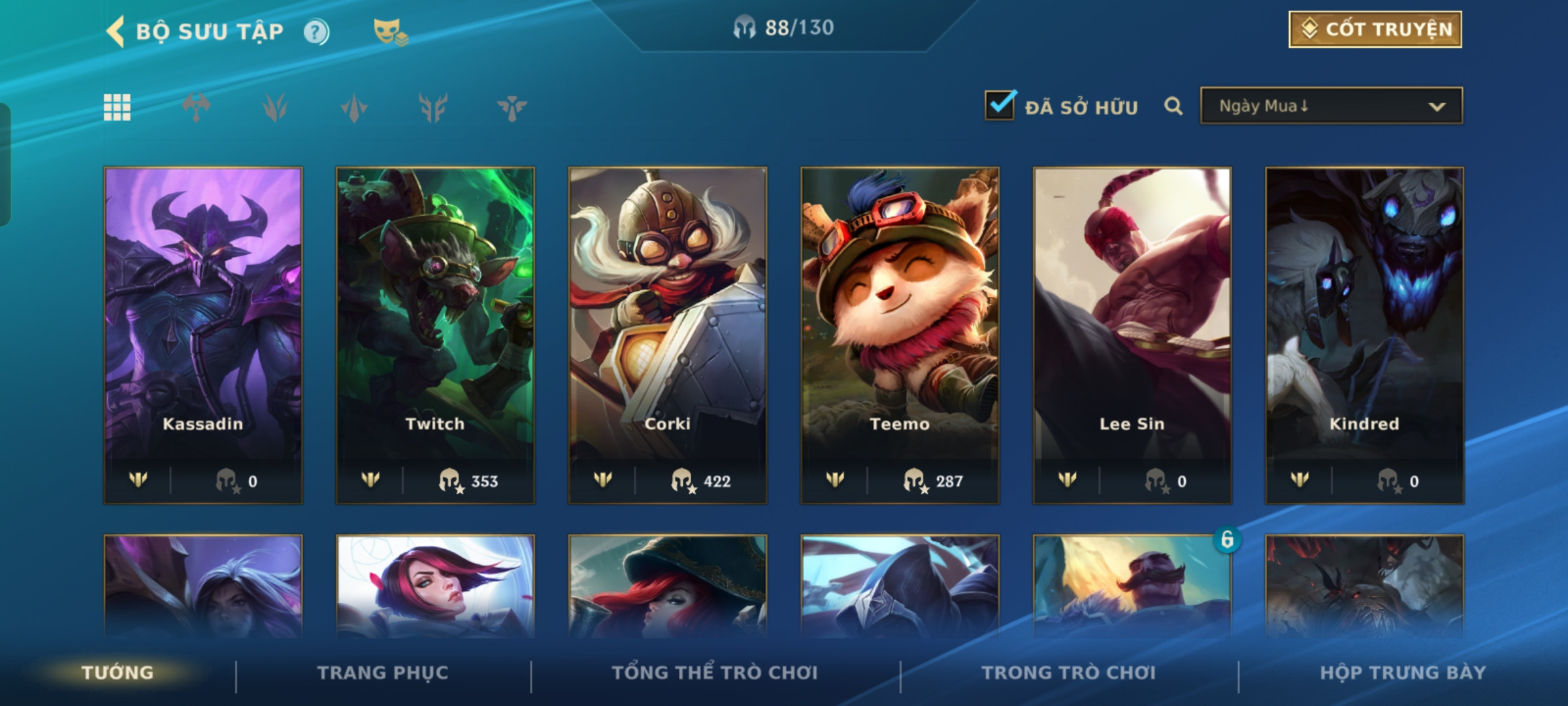1568x706 pixels.
Task: Open the Corki champion card
Action: click(x=668, y=335)
